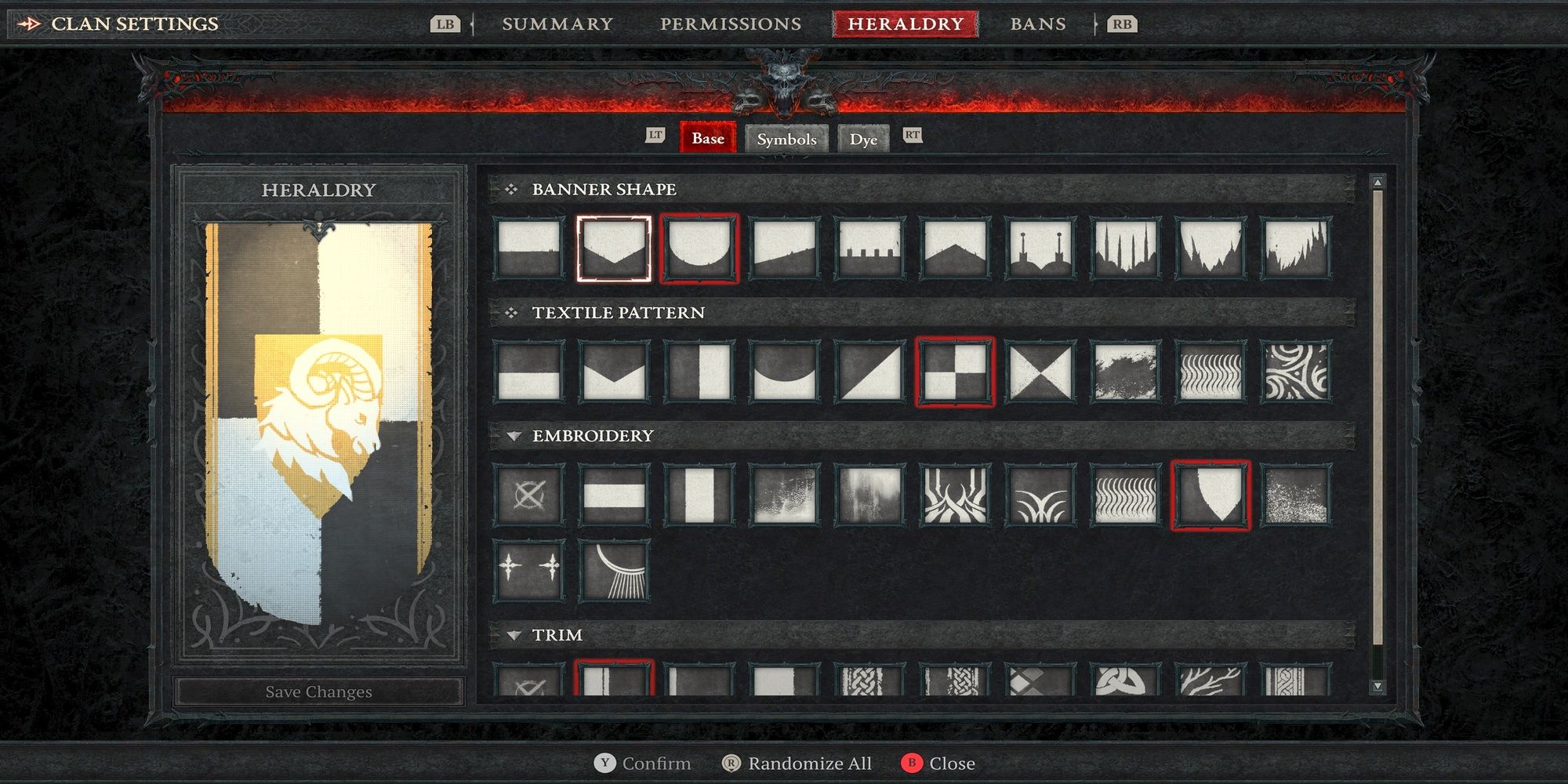The width and height of the screenshot is (1568, 784).
Task: Collapse the Embroidery section
Action: click(514, 436)
